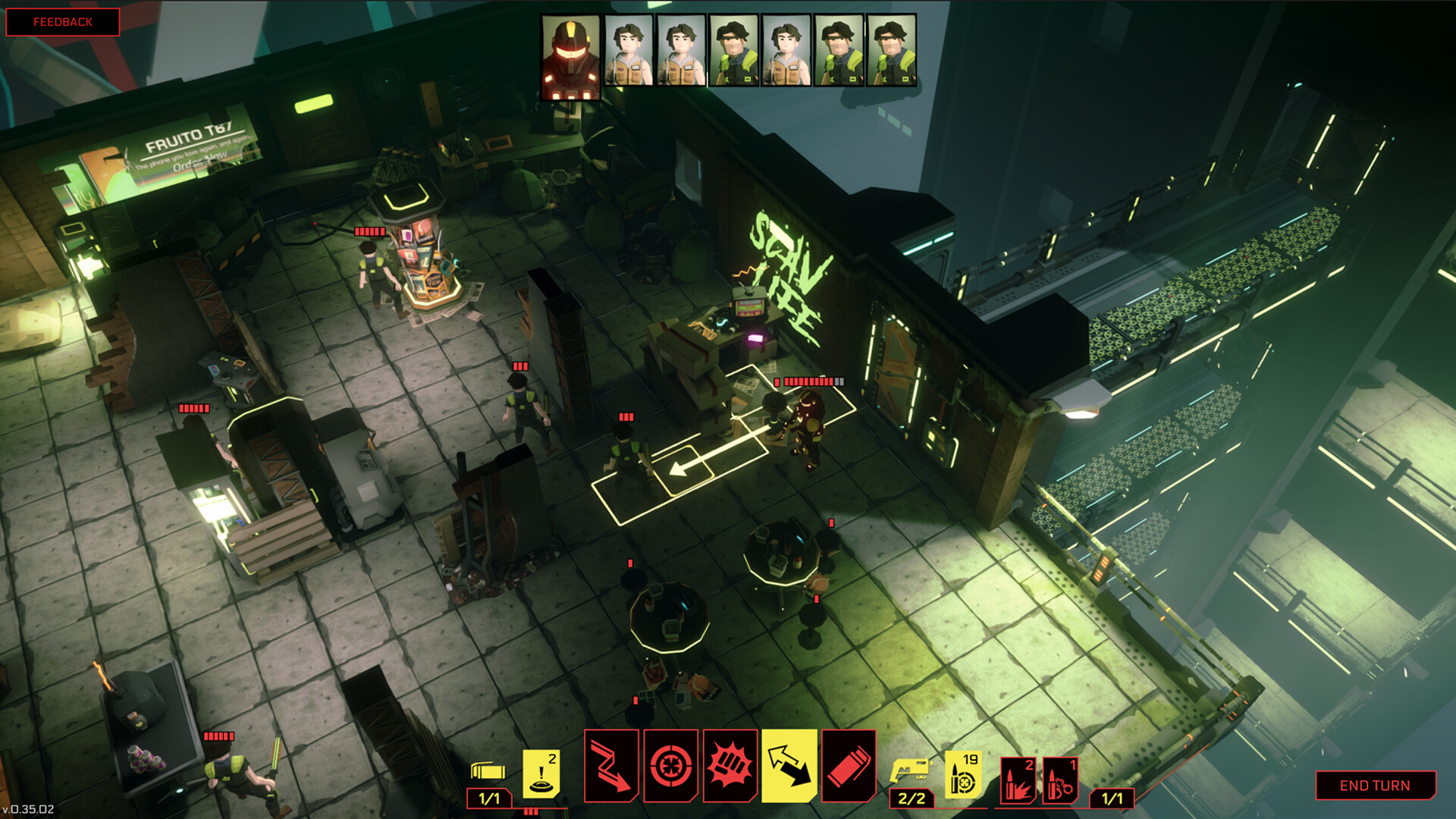This screenshot has height=819, width=1456.
Task: Switch to the explosive bullet ammo
Action: click(x=1016, y=780)
